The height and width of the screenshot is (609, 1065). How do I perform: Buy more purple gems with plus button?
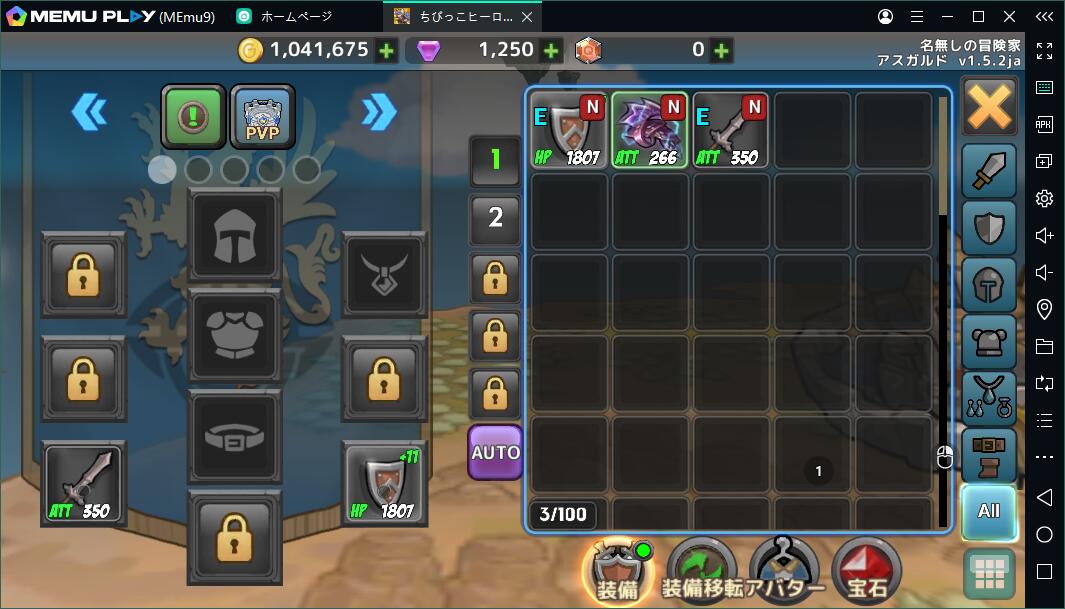click(x=550, y=51)
